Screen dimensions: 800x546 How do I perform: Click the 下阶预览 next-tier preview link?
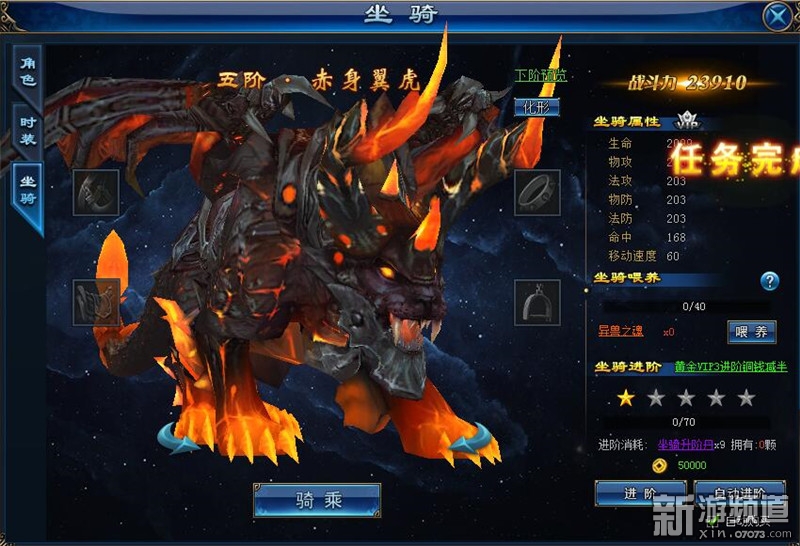click(541, 76)
